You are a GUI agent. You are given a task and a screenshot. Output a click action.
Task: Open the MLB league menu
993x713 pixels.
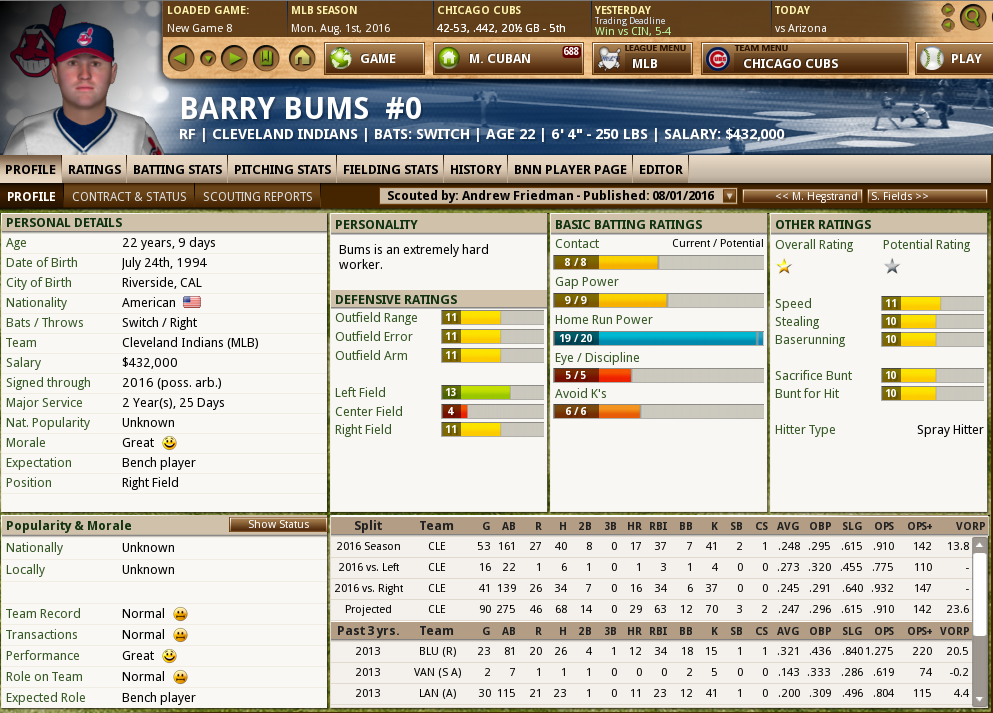click(x=642, y=59)
